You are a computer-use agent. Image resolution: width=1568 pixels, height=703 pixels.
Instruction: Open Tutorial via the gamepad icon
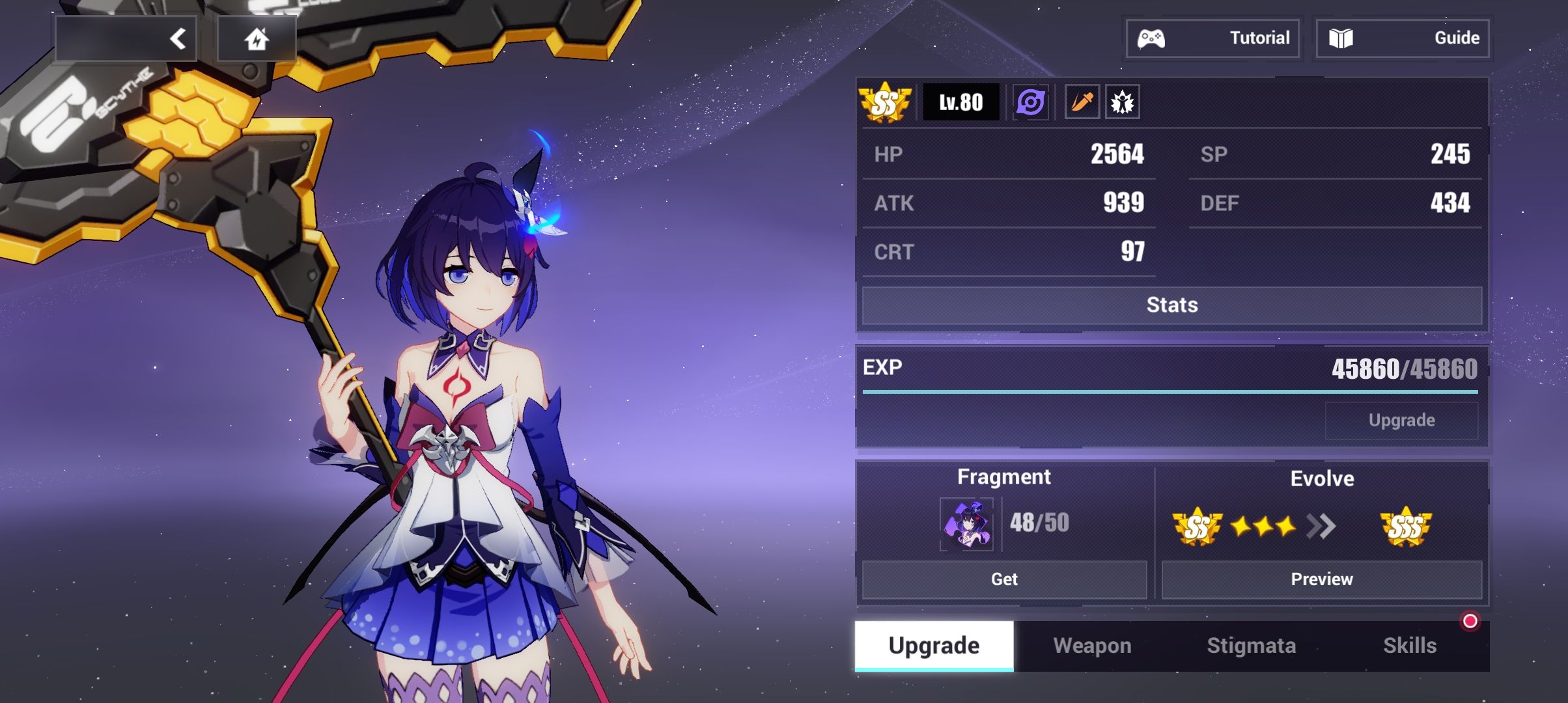pyautogui.click(x=1212, y=37)
